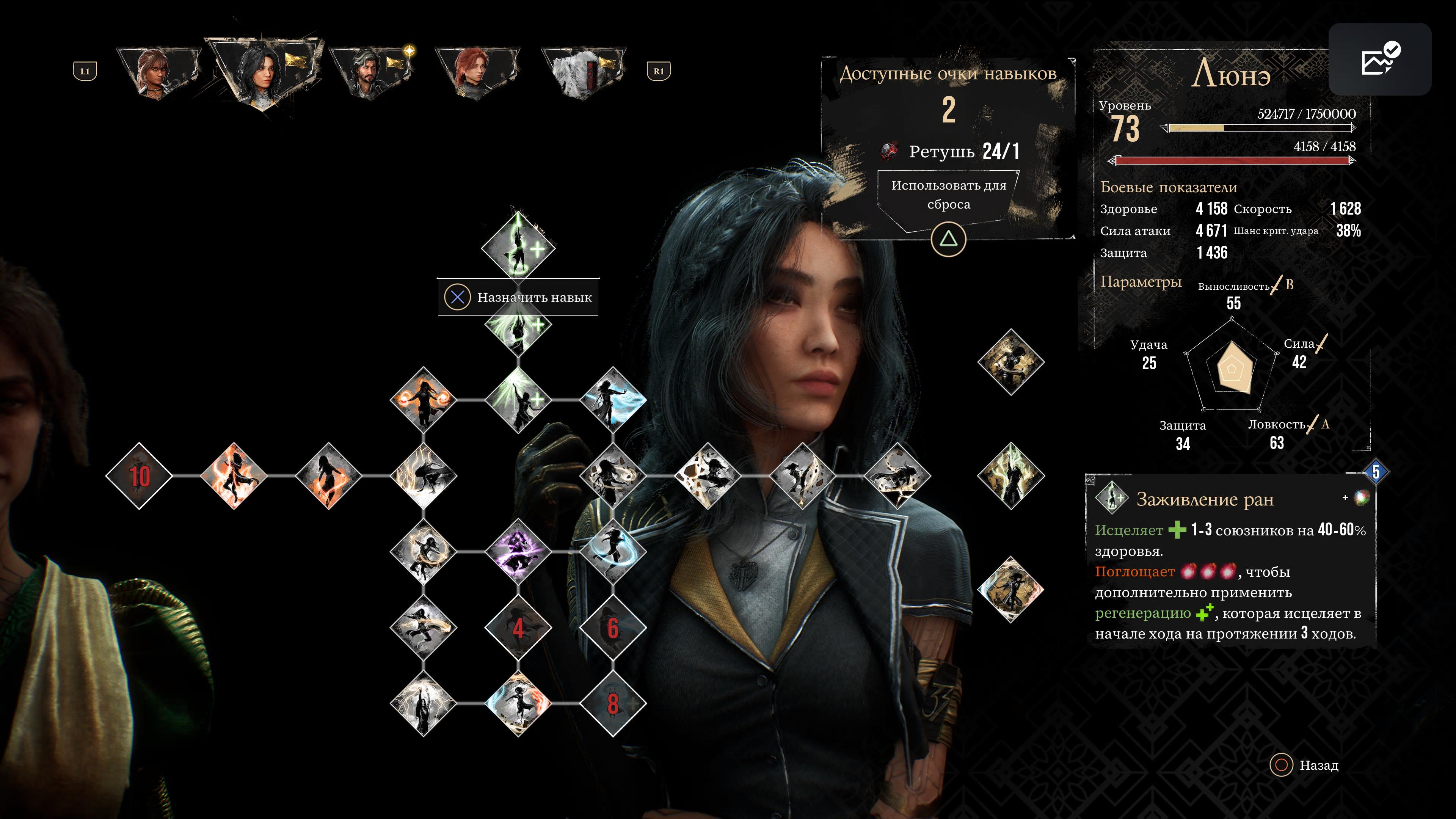The height and width of the screenshot is (819, 1456).
Task: Switch to the red-haired girl's portrait
Action: [476, 73]
